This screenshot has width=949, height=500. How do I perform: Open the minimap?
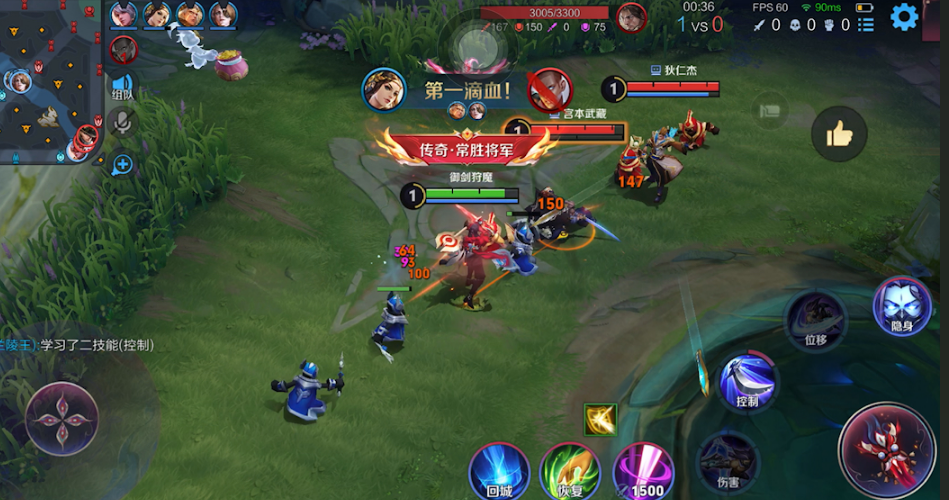click(50, 82)
